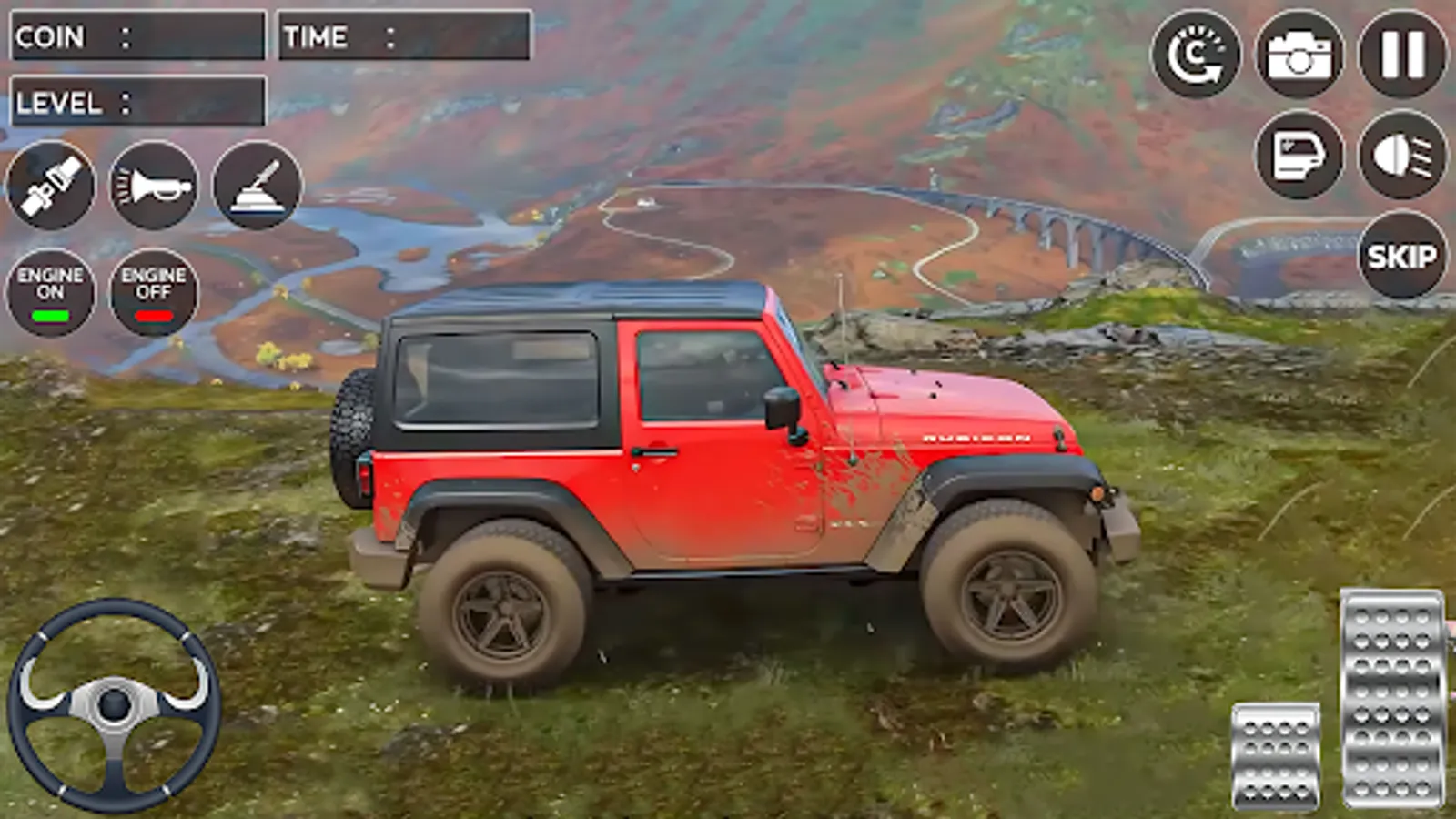This screenshot has height=819, width=1456.
Task: Restart the level with the reset icon
Action: coord(1197,55)
